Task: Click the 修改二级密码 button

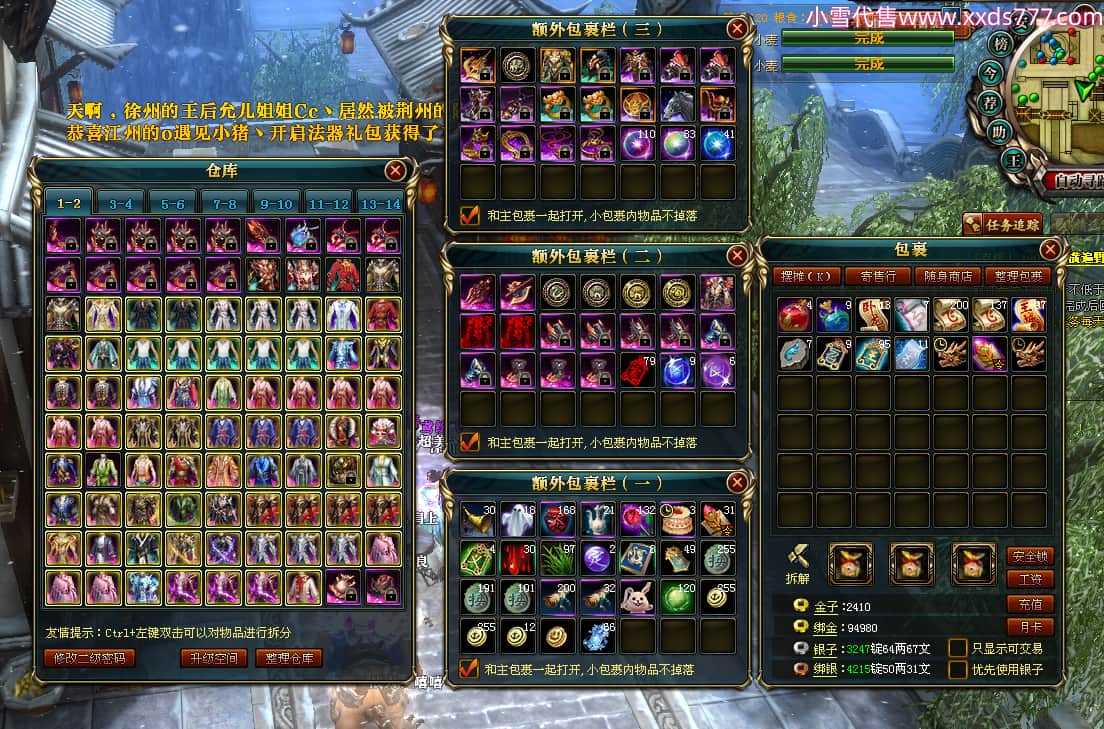Action: (x=90, y=658)
